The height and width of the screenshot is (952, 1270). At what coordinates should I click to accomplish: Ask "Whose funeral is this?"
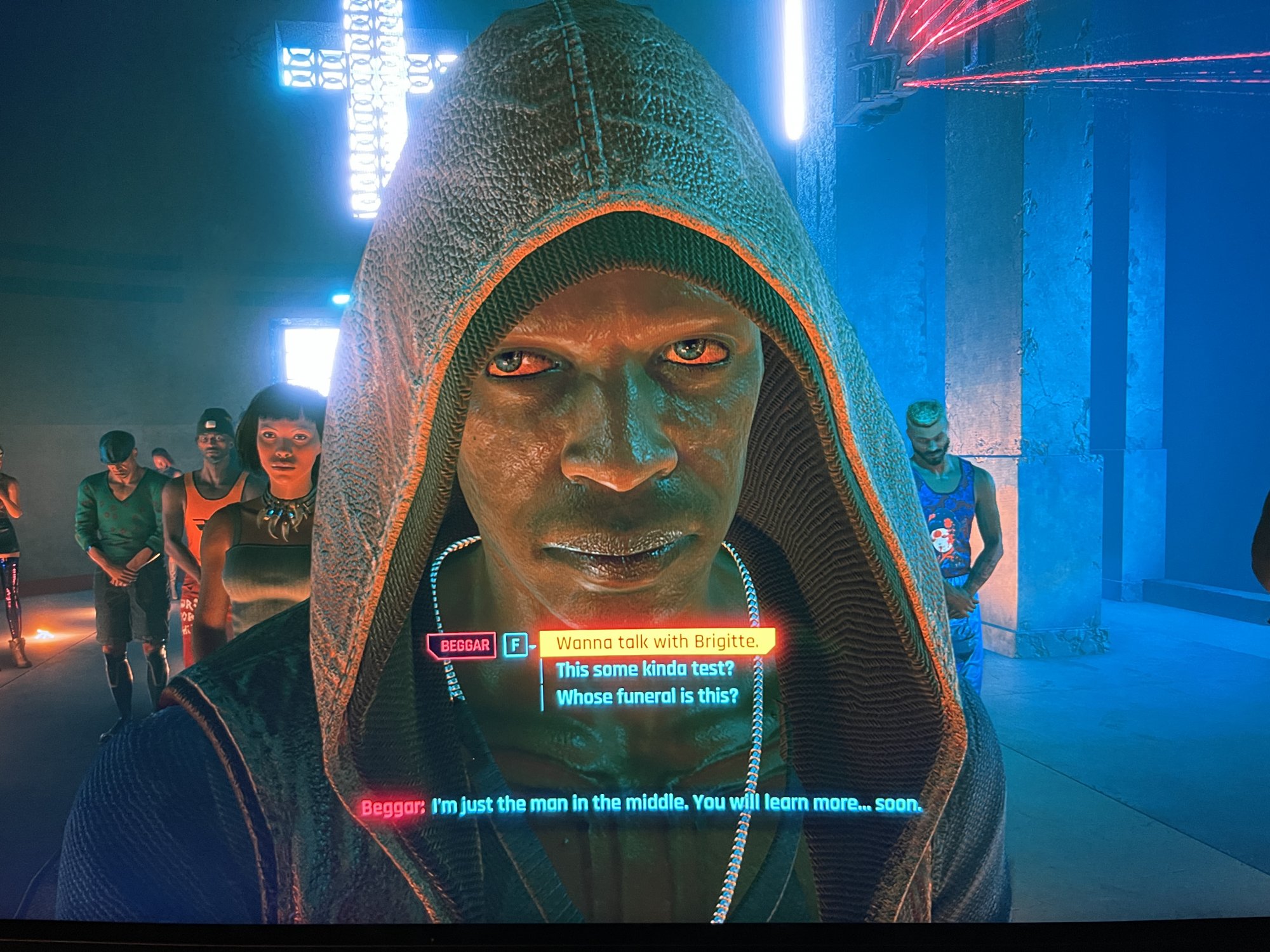click(x=647, y=696)
